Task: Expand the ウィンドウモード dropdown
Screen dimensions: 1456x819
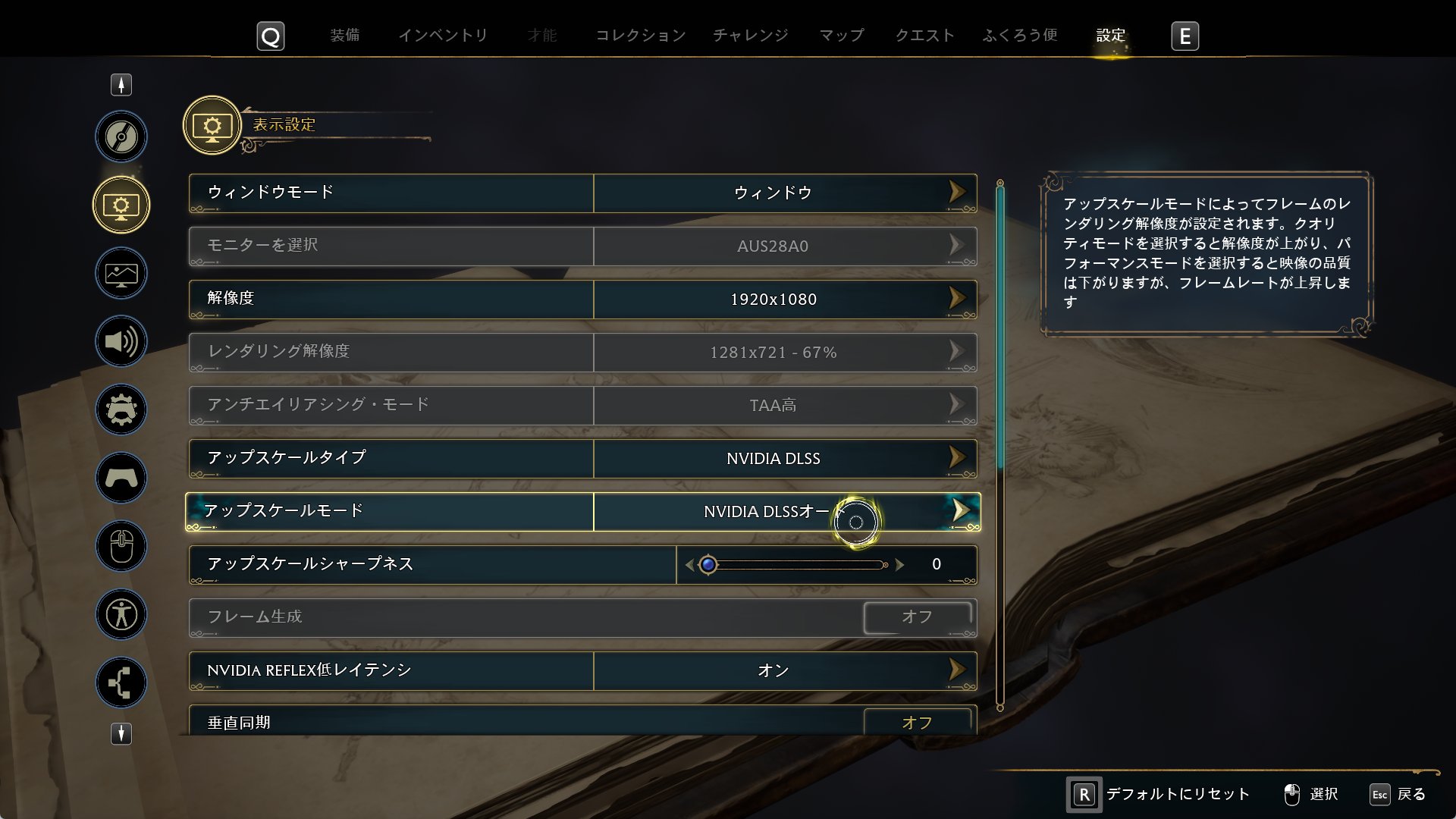Action: pos(960,193)
